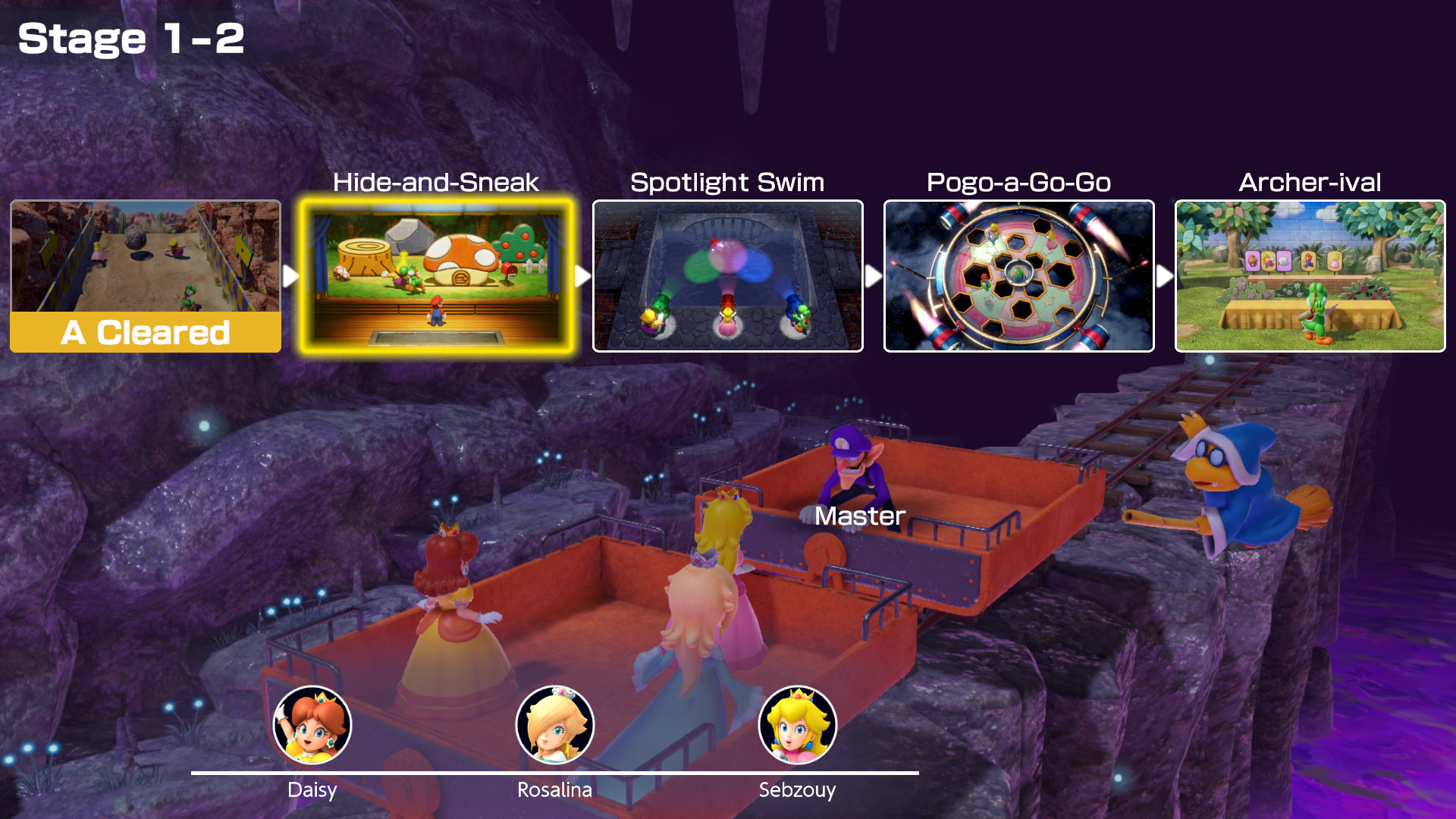
Task: Select Sebzouy's Peach portrait icon
Action: click(797, 724)
